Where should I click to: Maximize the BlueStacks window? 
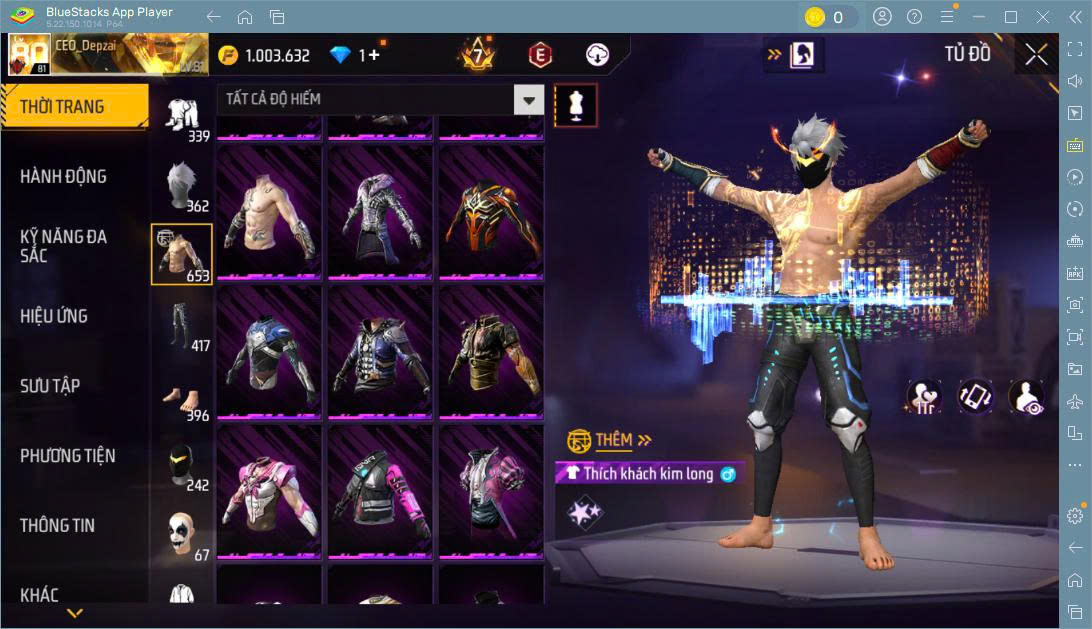[1010, 17]
